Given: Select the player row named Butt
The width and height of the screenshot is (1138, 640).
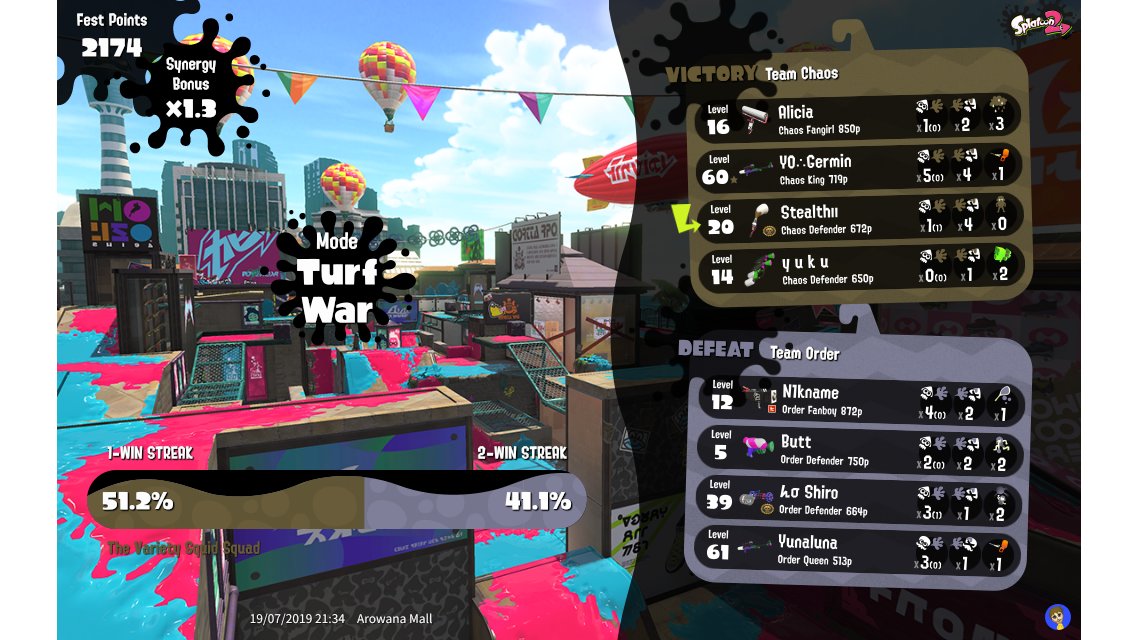Looking at the screenshot, I should (860, 450).
